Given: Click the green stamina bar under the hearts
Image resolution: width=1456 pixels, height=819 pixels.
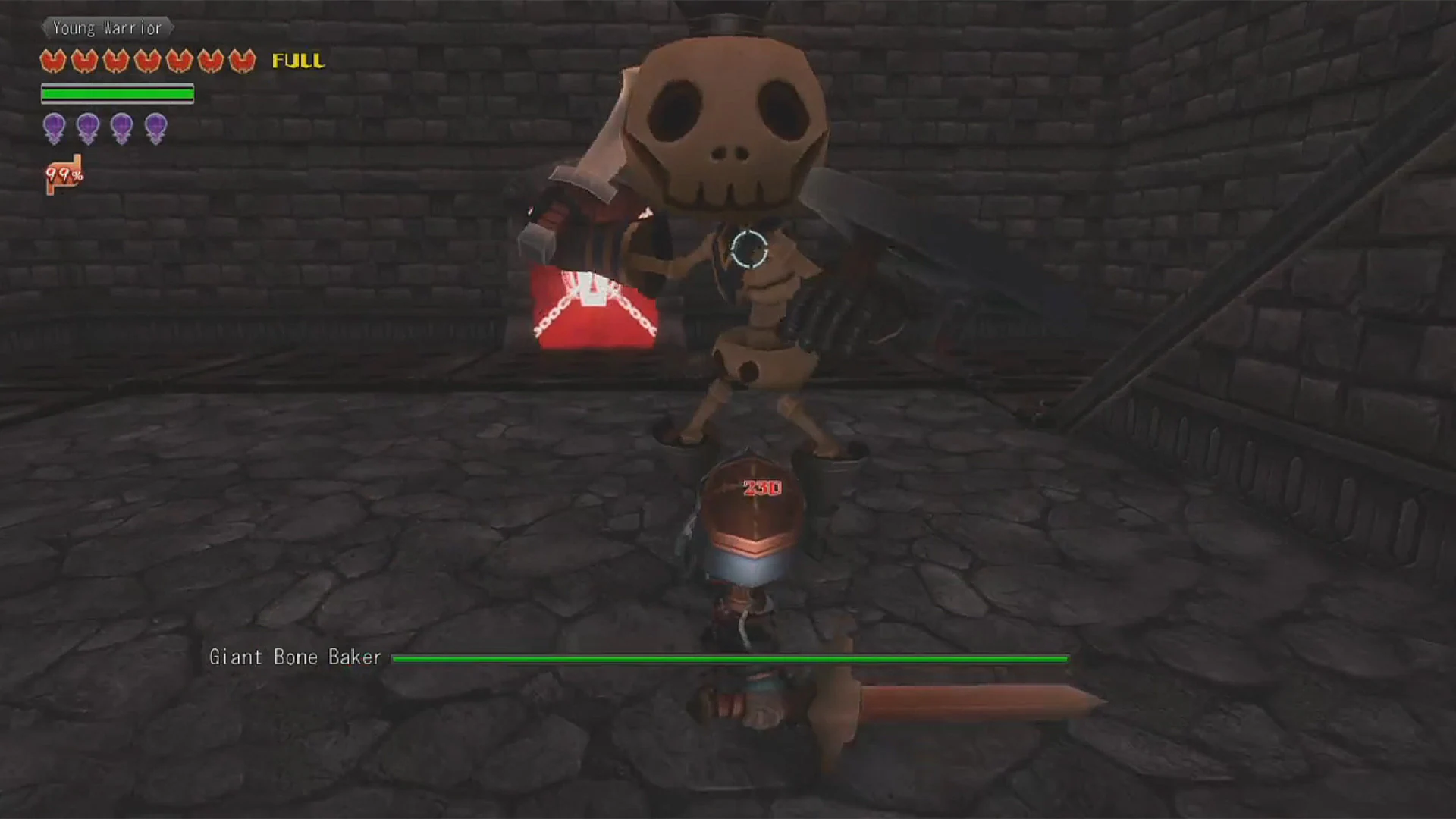Looking at the screenshot, I should click(118, 93).
